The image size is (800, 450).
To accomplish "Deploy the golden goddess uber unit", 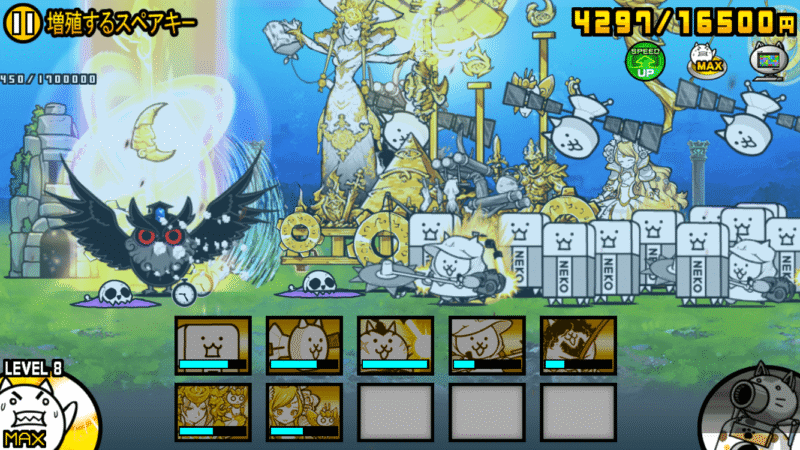I will tap(213, 412).
